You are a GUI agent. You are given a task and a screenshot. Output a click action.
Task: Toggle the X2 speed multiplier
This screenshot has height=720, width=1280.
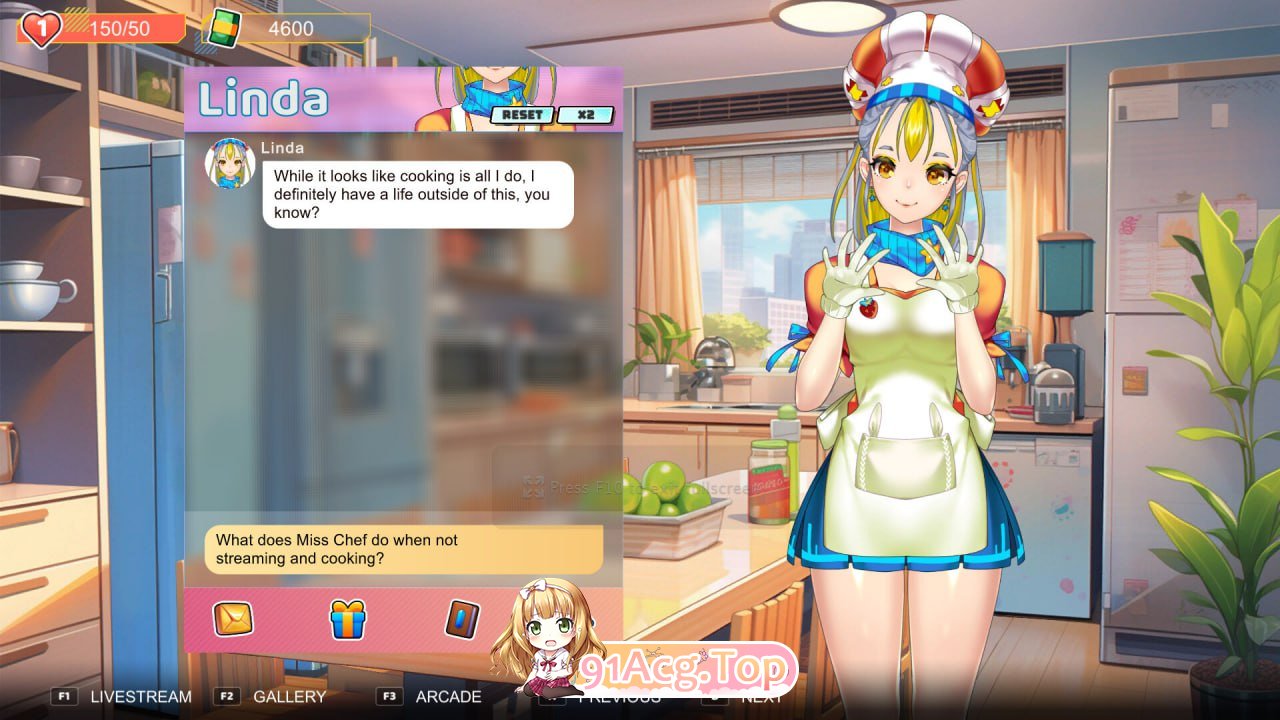[586, 115]
